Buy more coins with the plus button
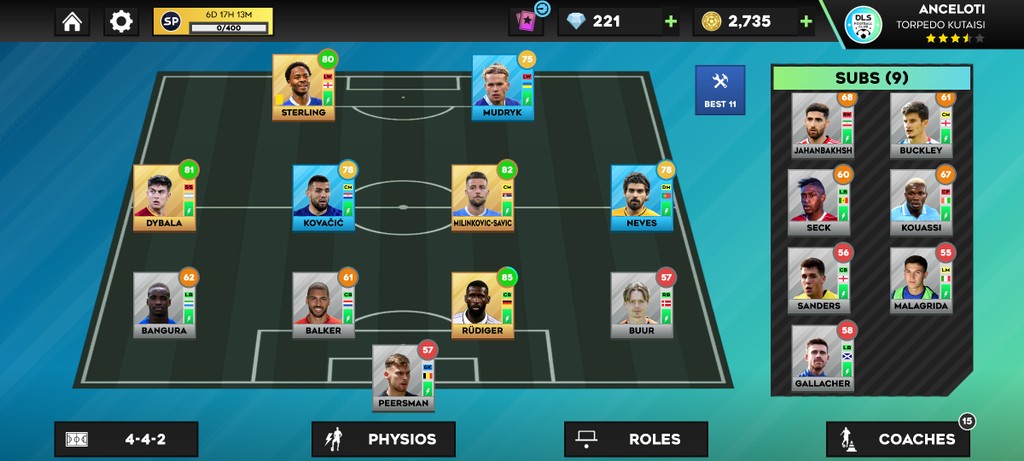 [x=806, y=22]
